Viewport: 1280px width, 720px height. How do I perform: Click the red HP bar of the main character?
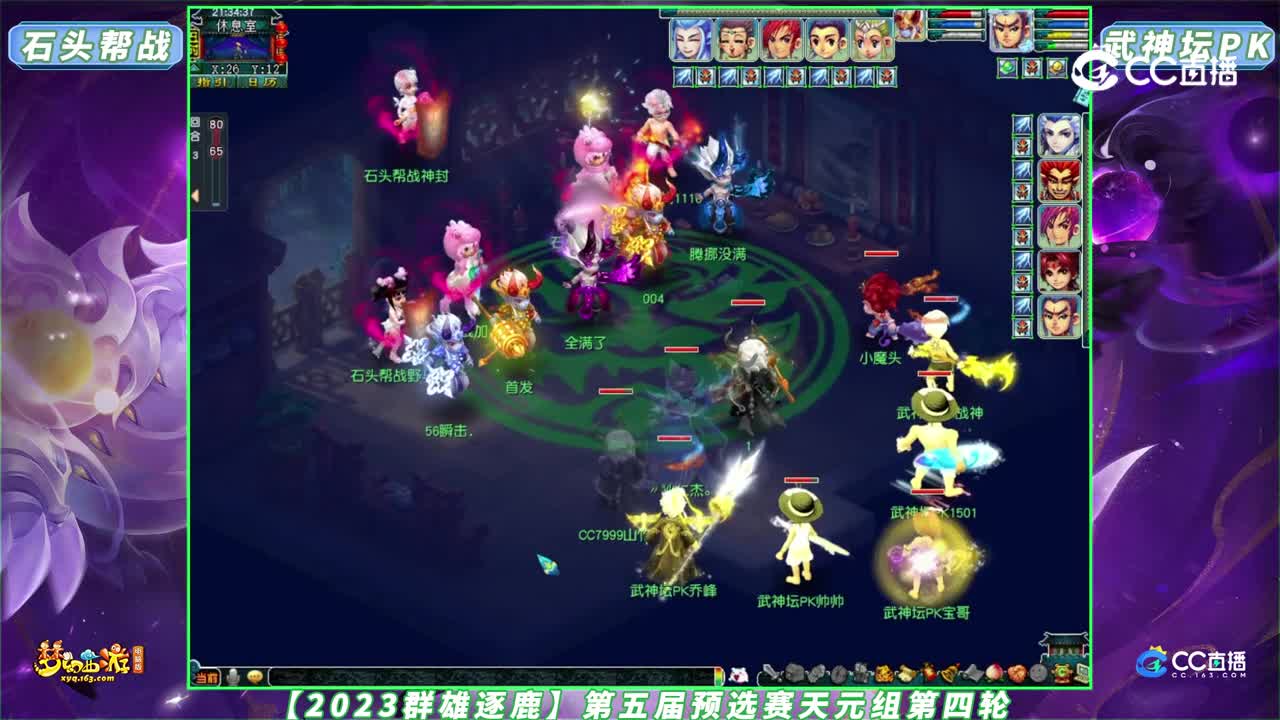pyautogui.click(x=1064, y=14)
